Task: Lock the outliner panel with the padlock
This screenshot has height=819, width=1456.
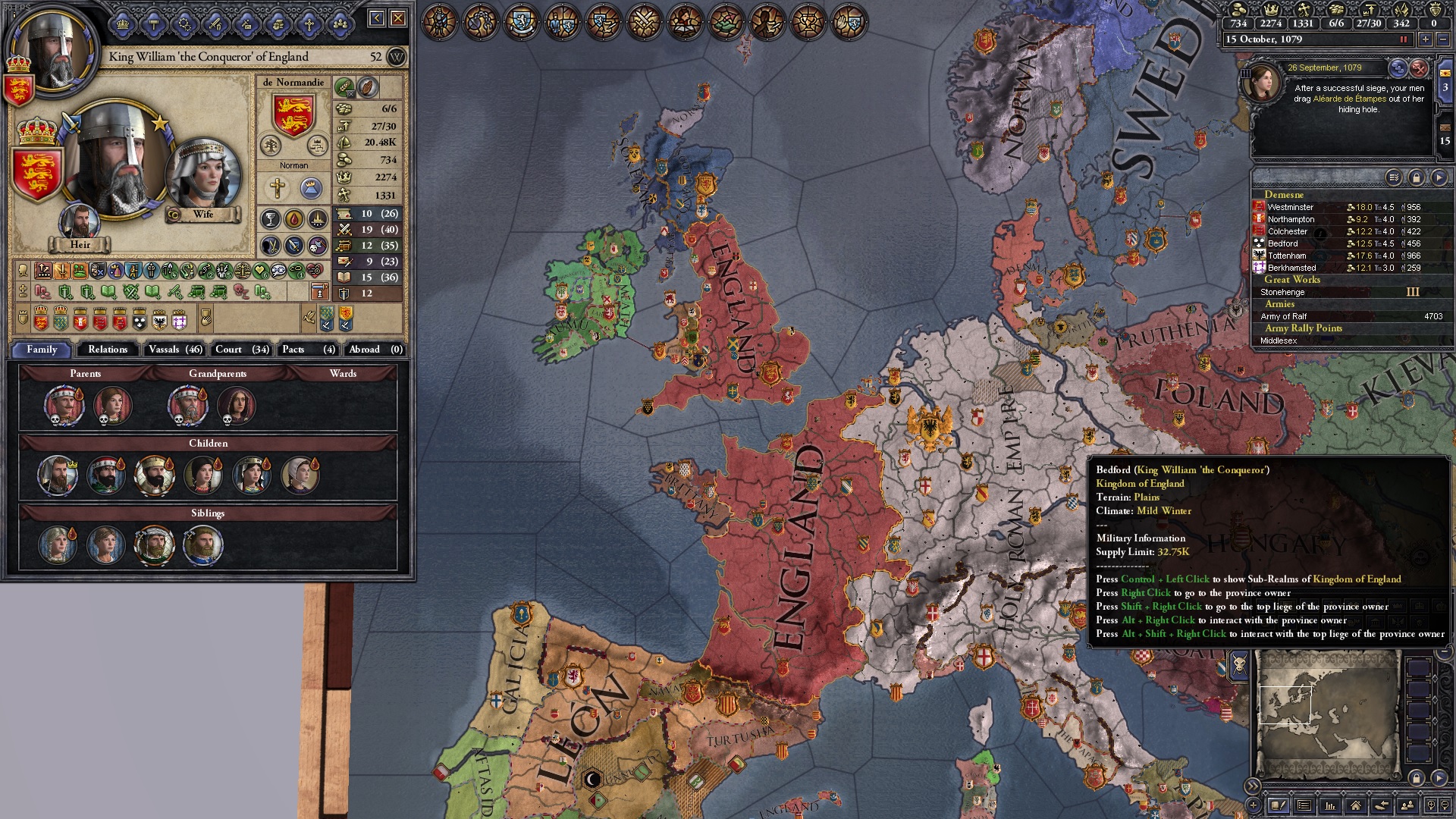Action: (x=1415, y=177)
